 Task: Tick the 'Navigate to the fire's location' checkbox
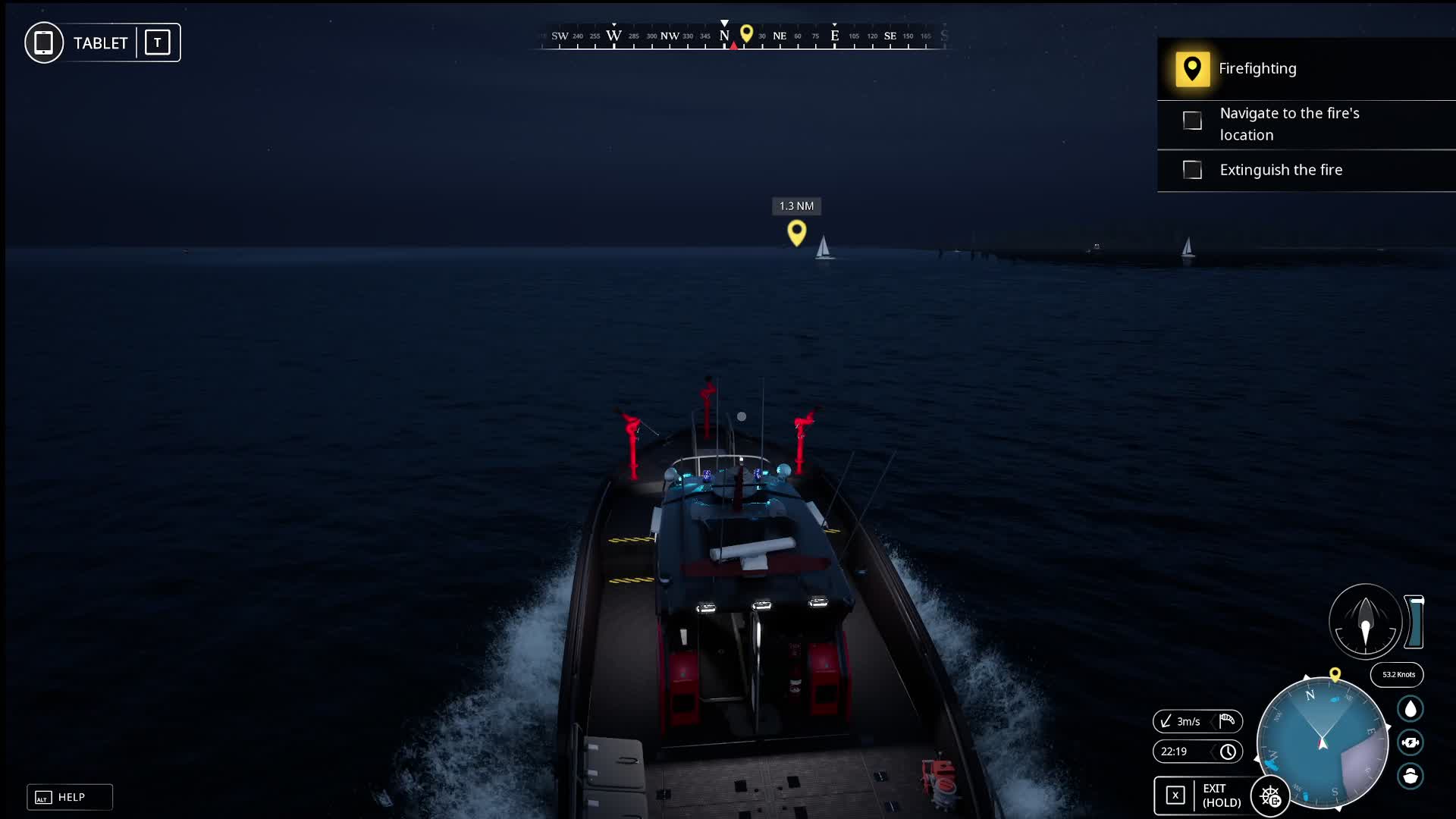1192,121
